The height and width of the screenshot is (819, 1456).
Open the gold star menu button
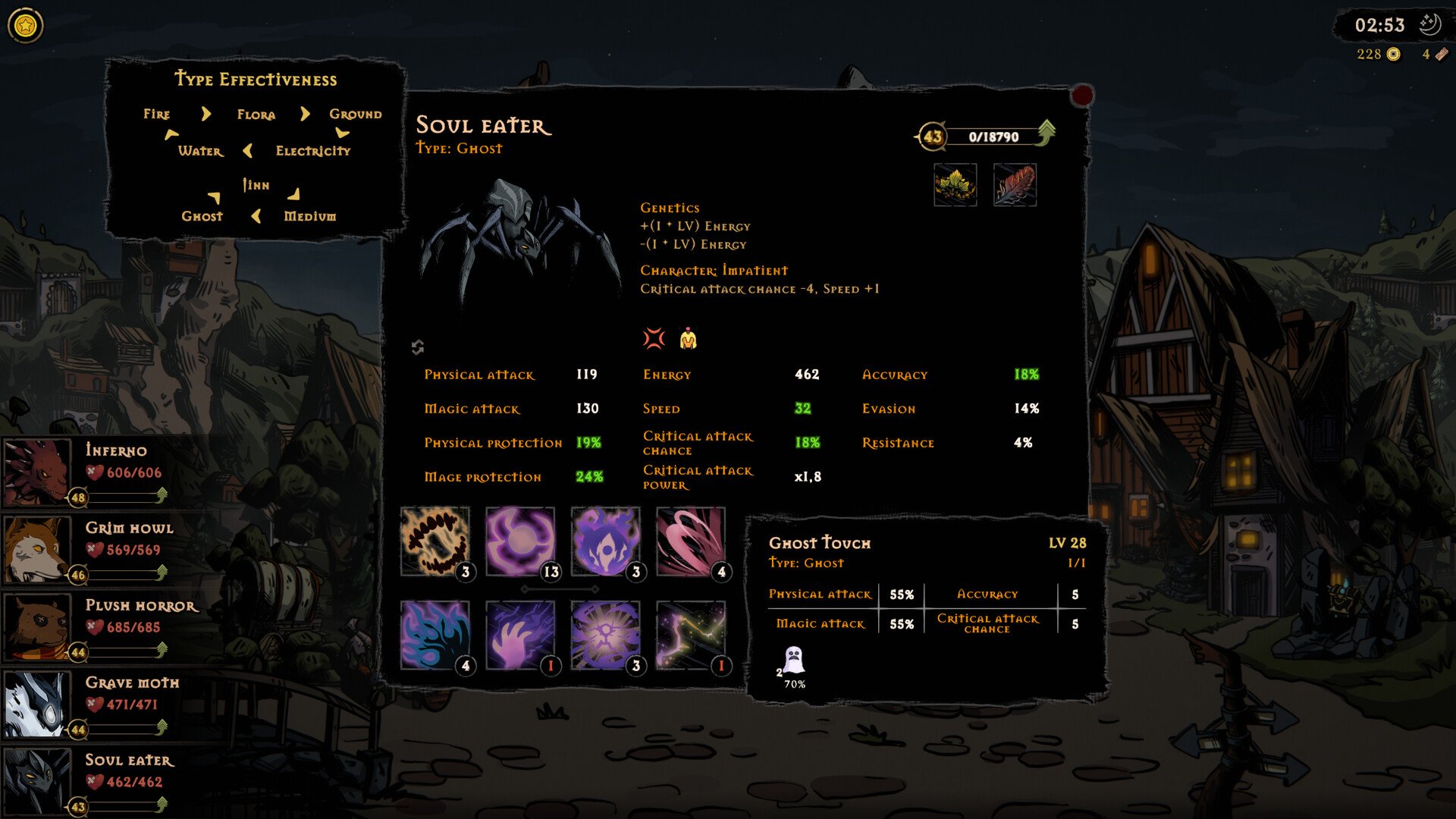pyautogui.click(x=26, y=27)
